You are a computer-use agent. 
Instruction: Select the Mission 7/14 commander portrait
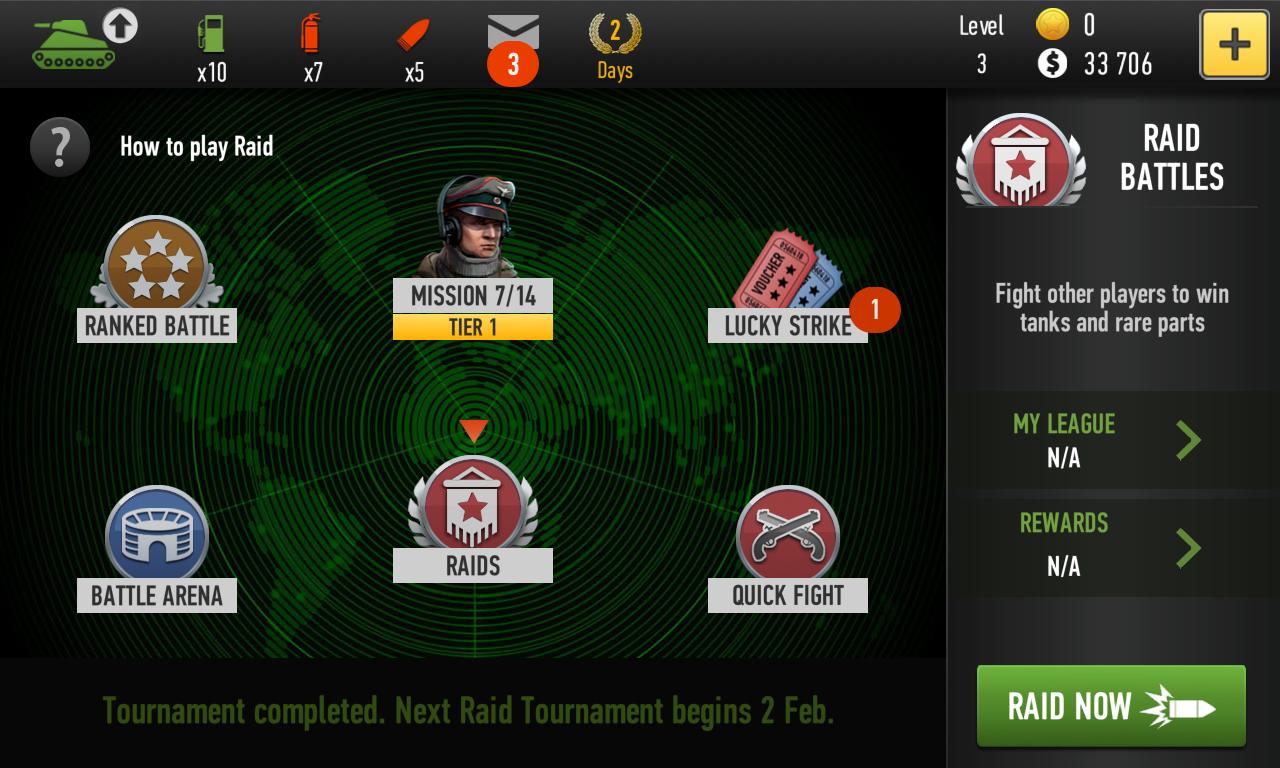pos(472,228)
